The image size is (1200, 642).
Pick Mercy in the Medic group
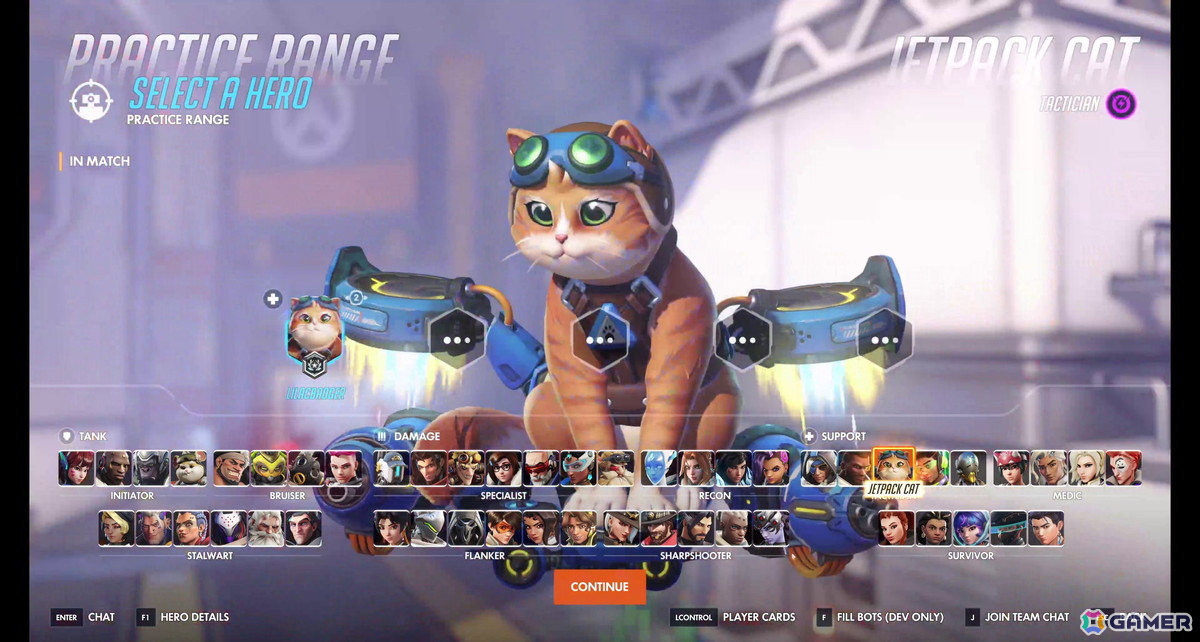coord(1087,468)
